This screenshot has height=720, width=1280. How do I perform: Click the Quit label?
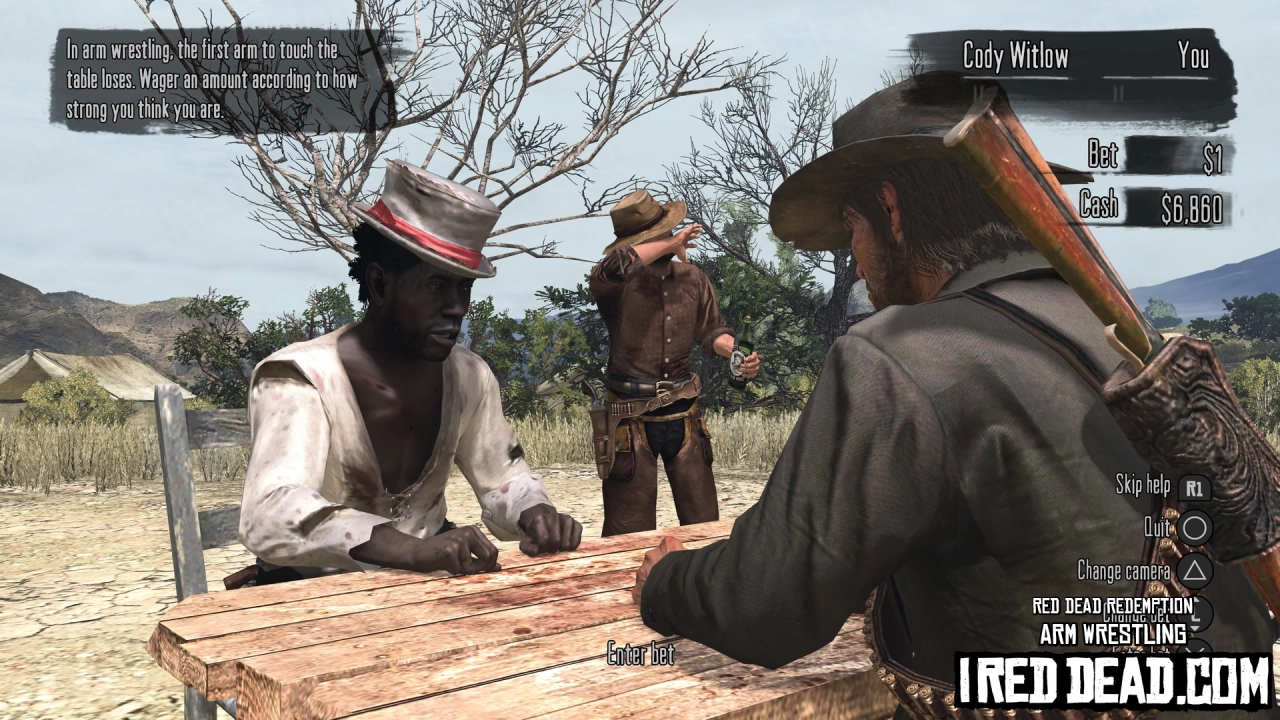[x=1157, y=526]
